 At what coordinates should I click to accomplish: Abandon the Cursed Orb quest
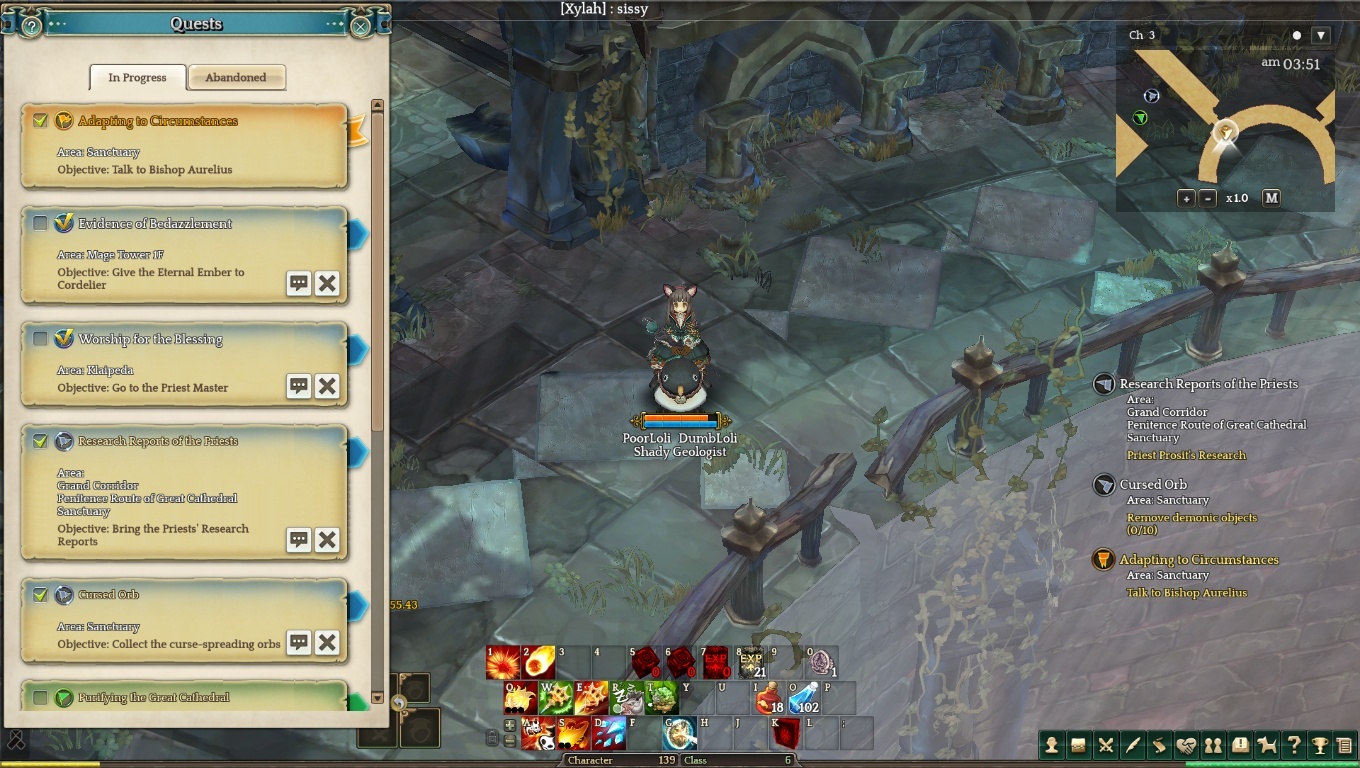[327, 643]
